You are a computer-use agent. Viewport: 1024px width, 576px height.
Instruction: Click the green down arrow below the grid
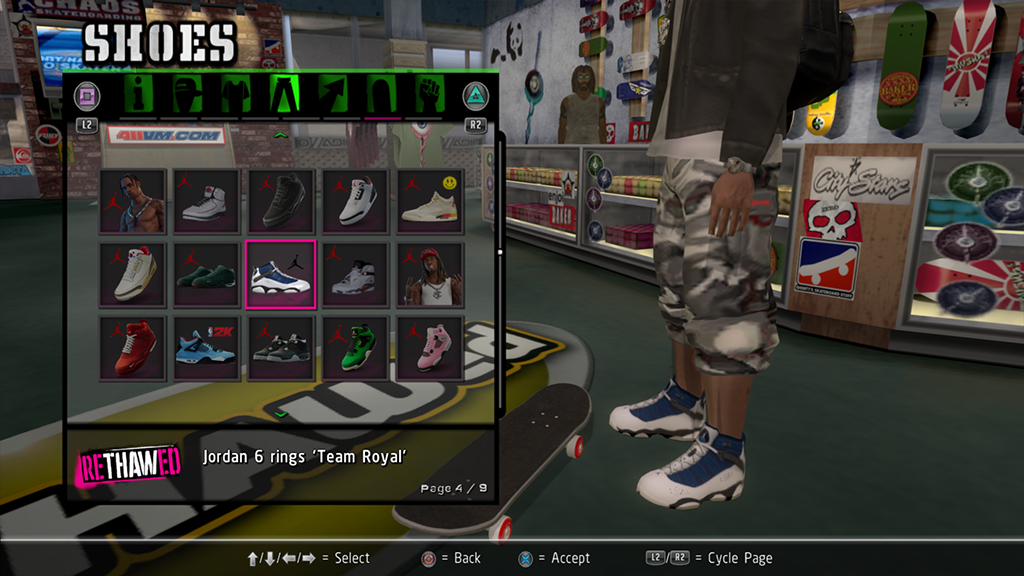(x=281, y=413)
